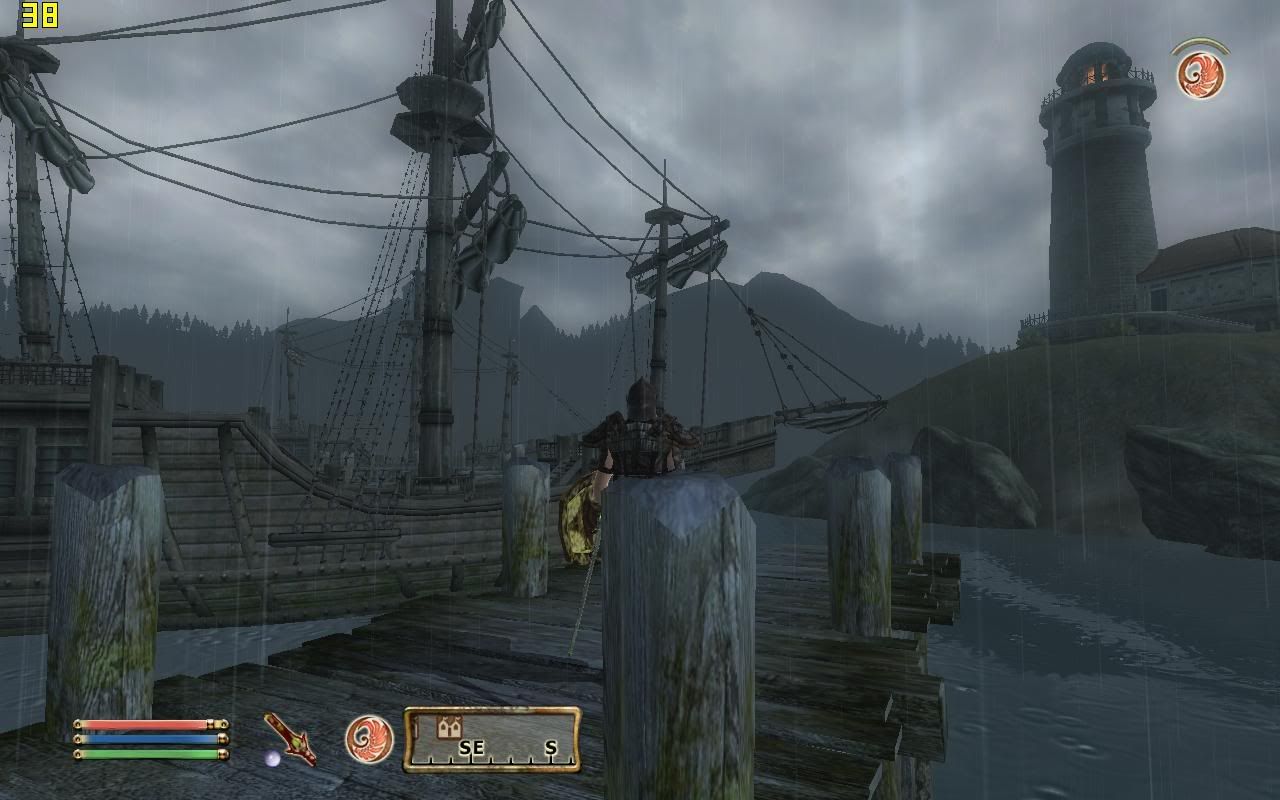Select the equipped spell icon beside the compass
Screen dimensions: 1280x800
(369, 739)
